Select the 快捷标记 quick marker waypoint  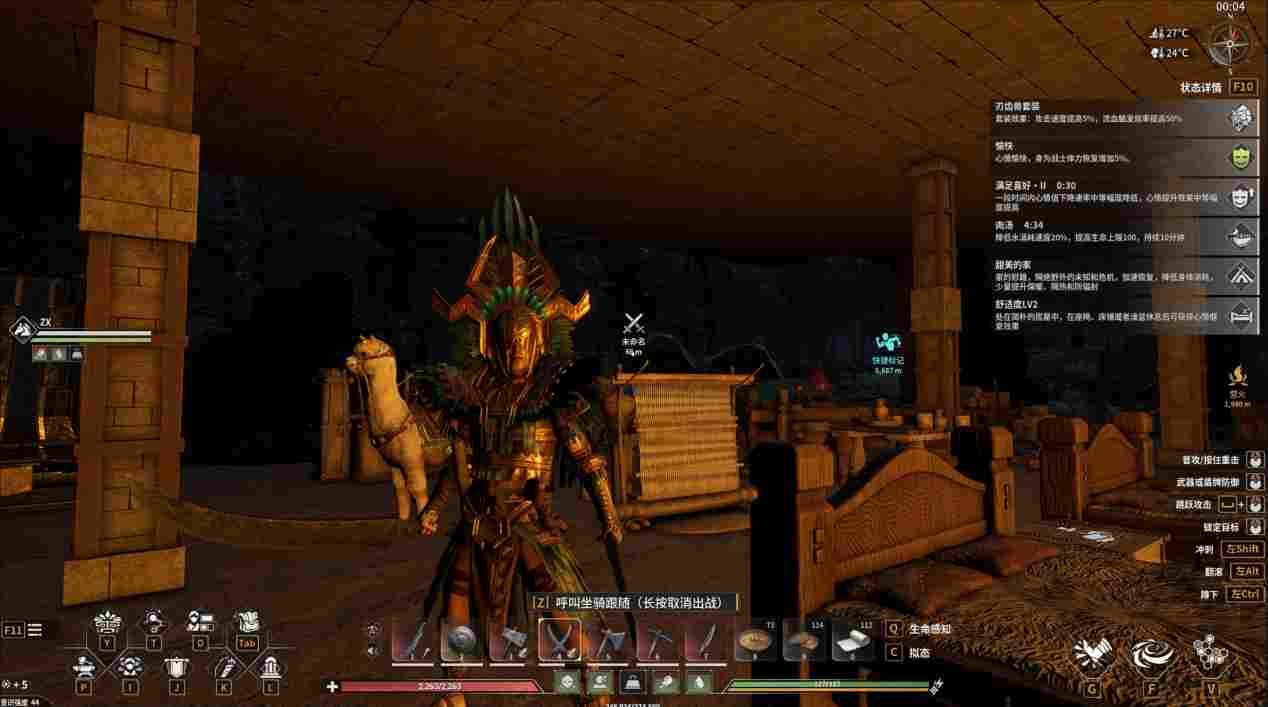pyautogui.click(x=887, y=352)
